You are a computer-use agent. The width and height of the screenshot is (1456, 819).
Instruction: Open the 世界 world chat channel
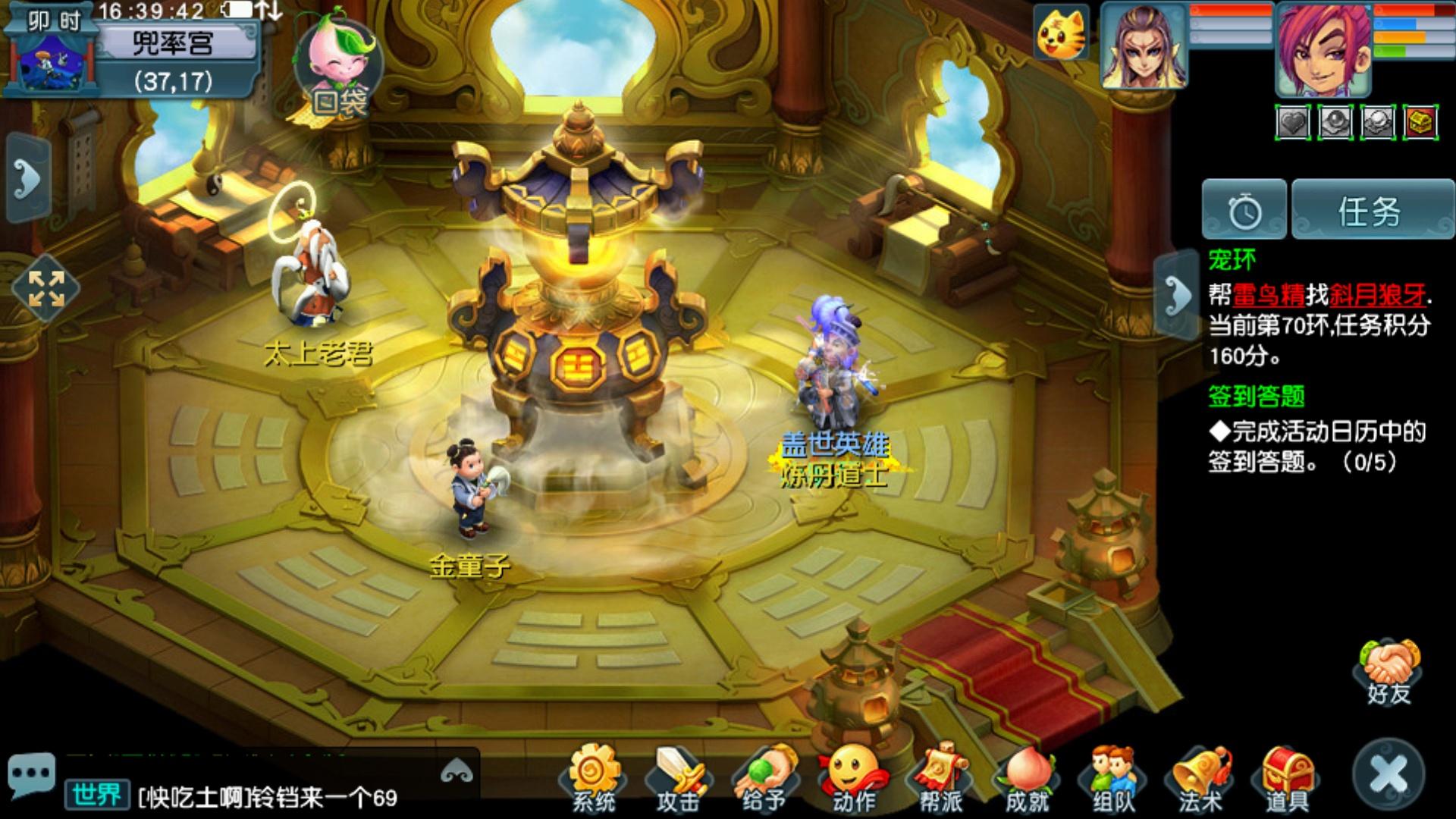click(96, 795)
